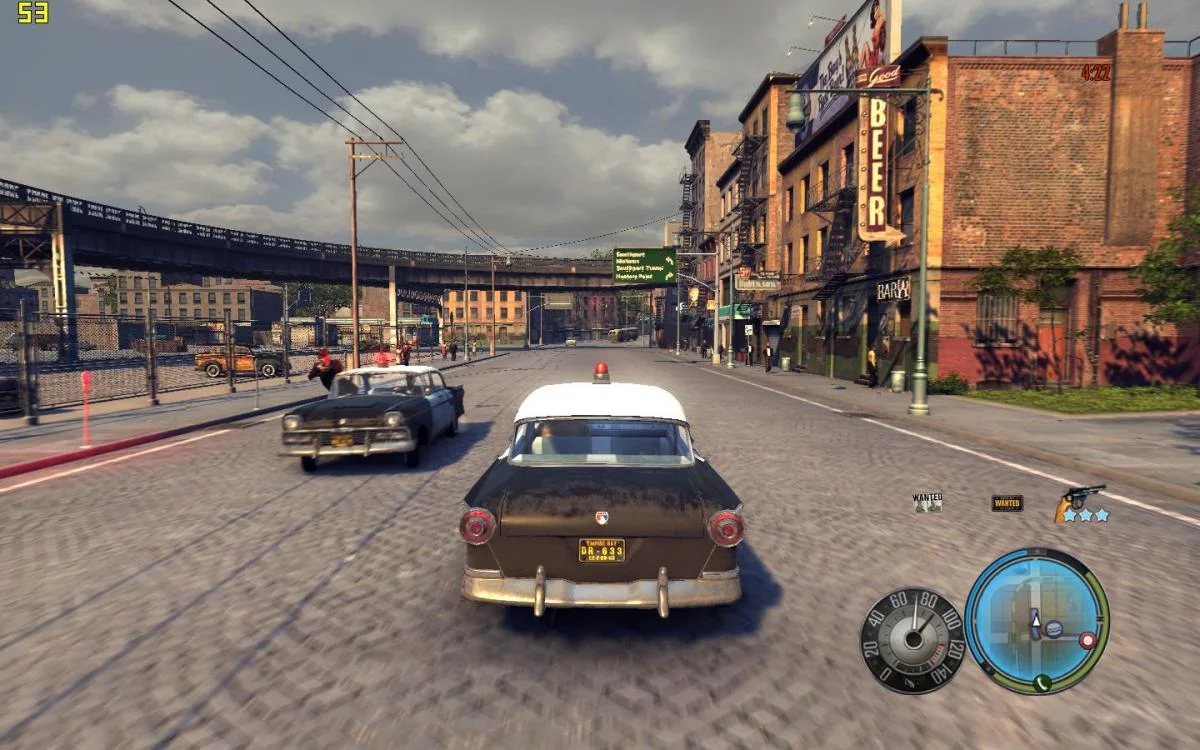Click the diner burger marker on minimap
This screenshot has height=750, width=1200.
(1054, 630)
